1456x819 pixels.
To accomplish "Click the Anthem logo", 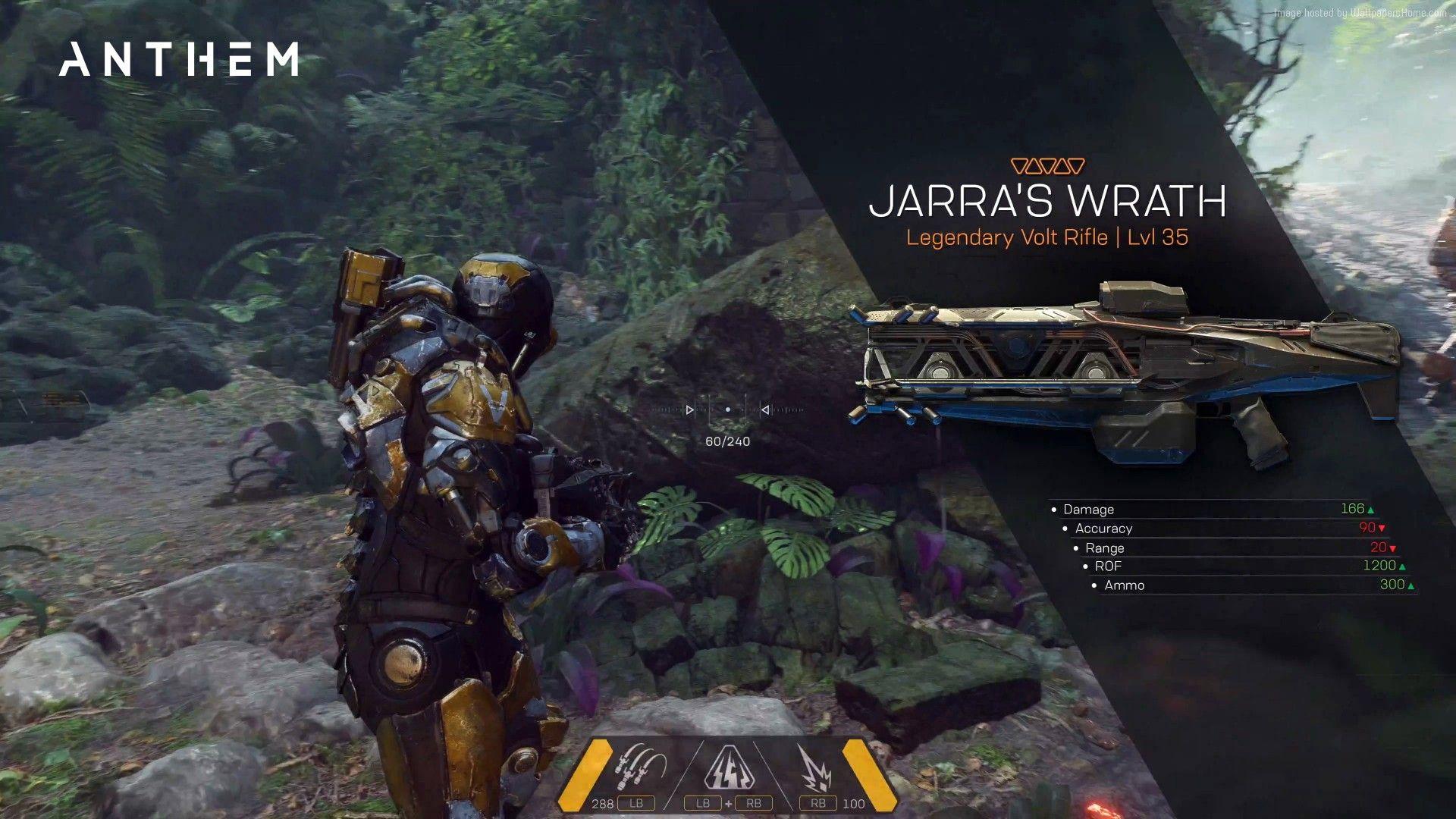I will (179, 59).
